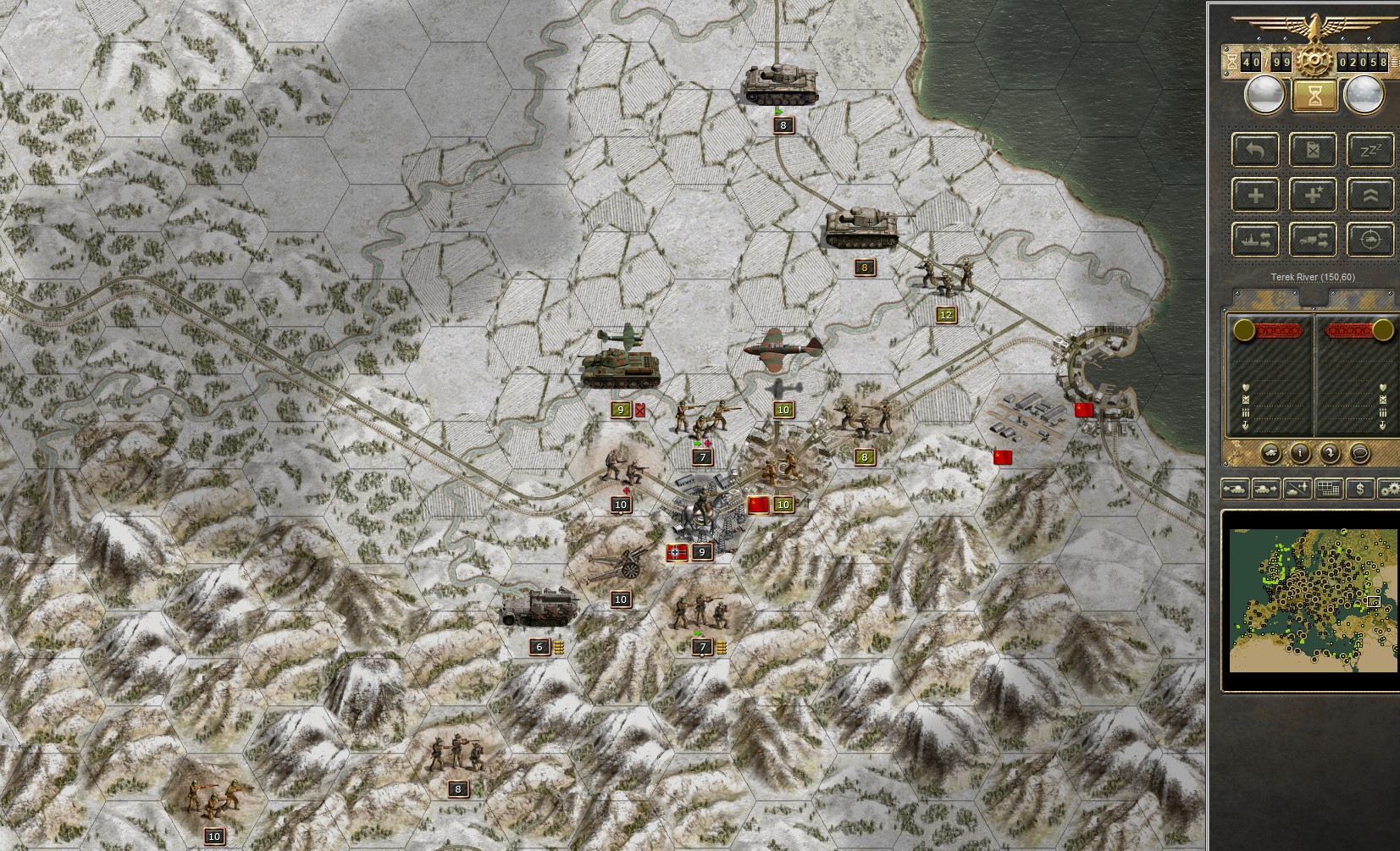Screen dimensions: 1400x851
Task: Select the previous unit tank arrow
Action: point(1235,489)
